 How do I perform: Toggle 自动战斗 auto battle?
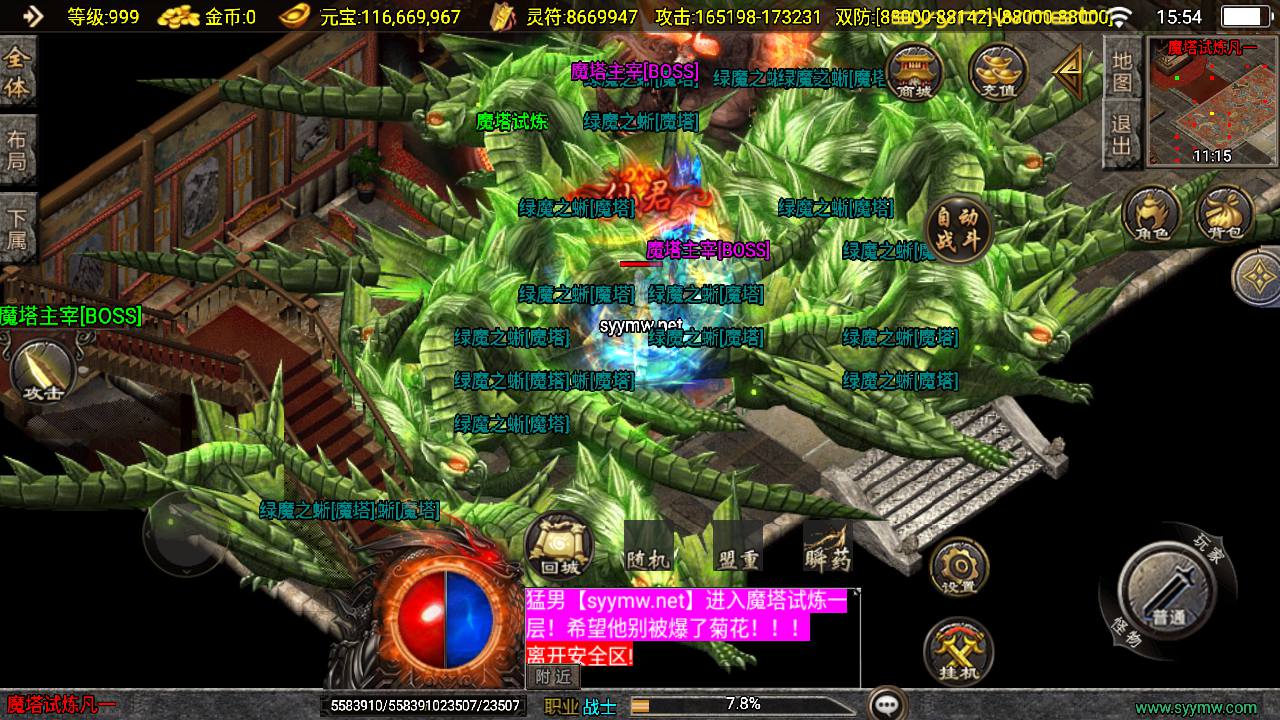coord(958,231)
